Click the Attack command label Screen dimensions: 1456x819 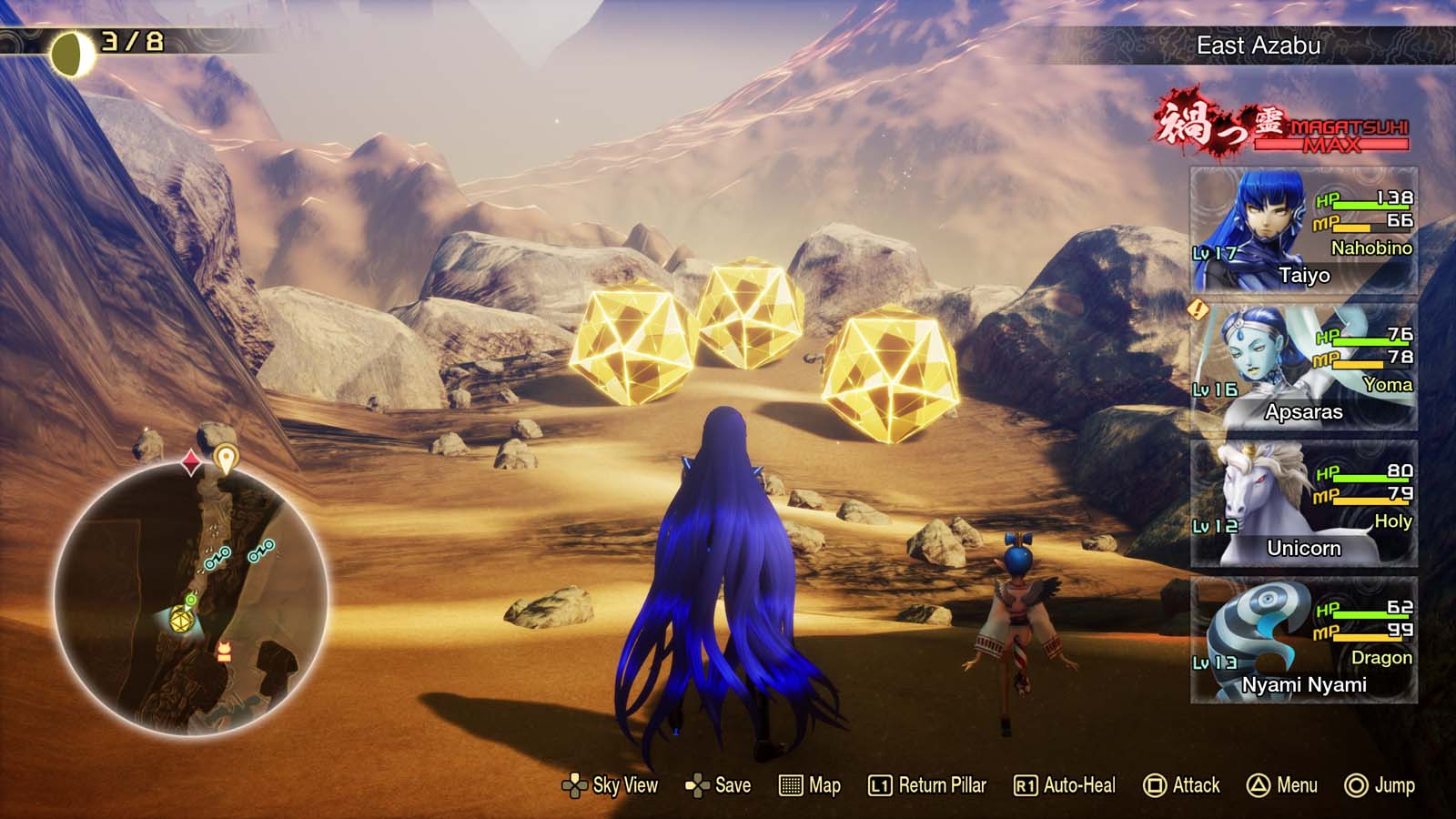point(1196,784)
